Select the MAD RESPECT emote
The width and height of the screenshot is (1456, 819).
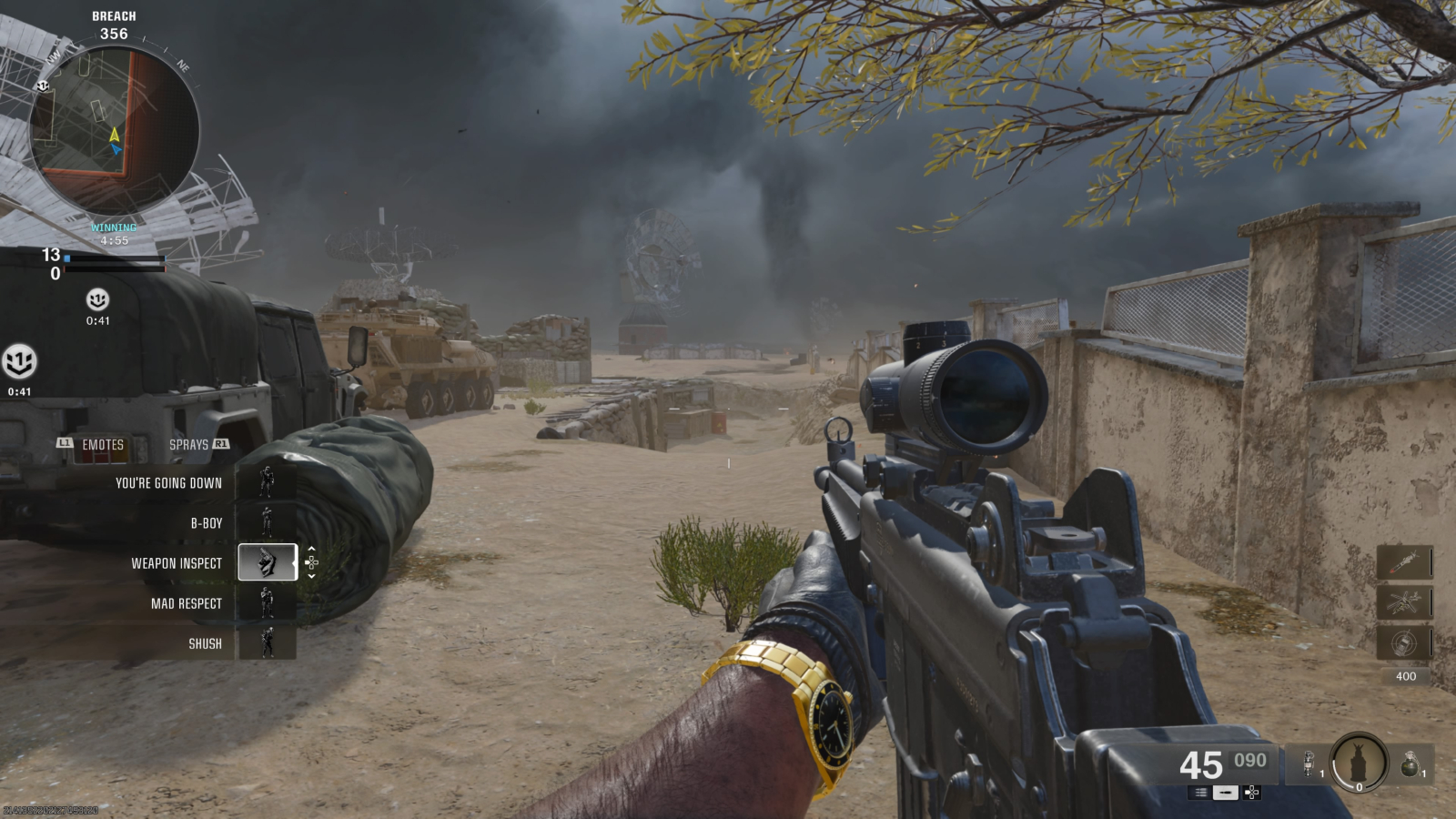(x=187, y=603)
